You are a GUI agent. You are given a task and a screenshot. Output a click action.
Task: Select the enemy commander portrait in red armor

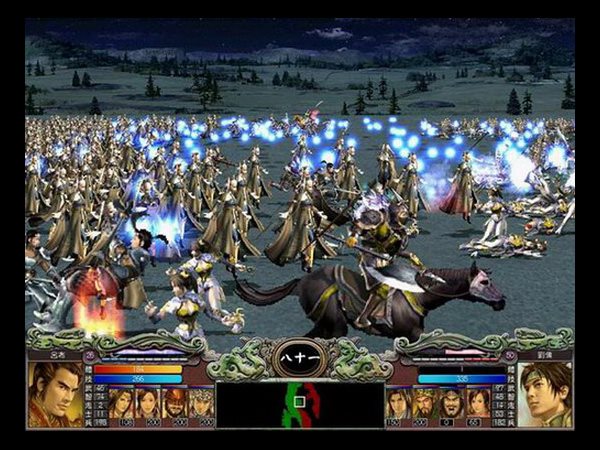click(x=56, y=393)
